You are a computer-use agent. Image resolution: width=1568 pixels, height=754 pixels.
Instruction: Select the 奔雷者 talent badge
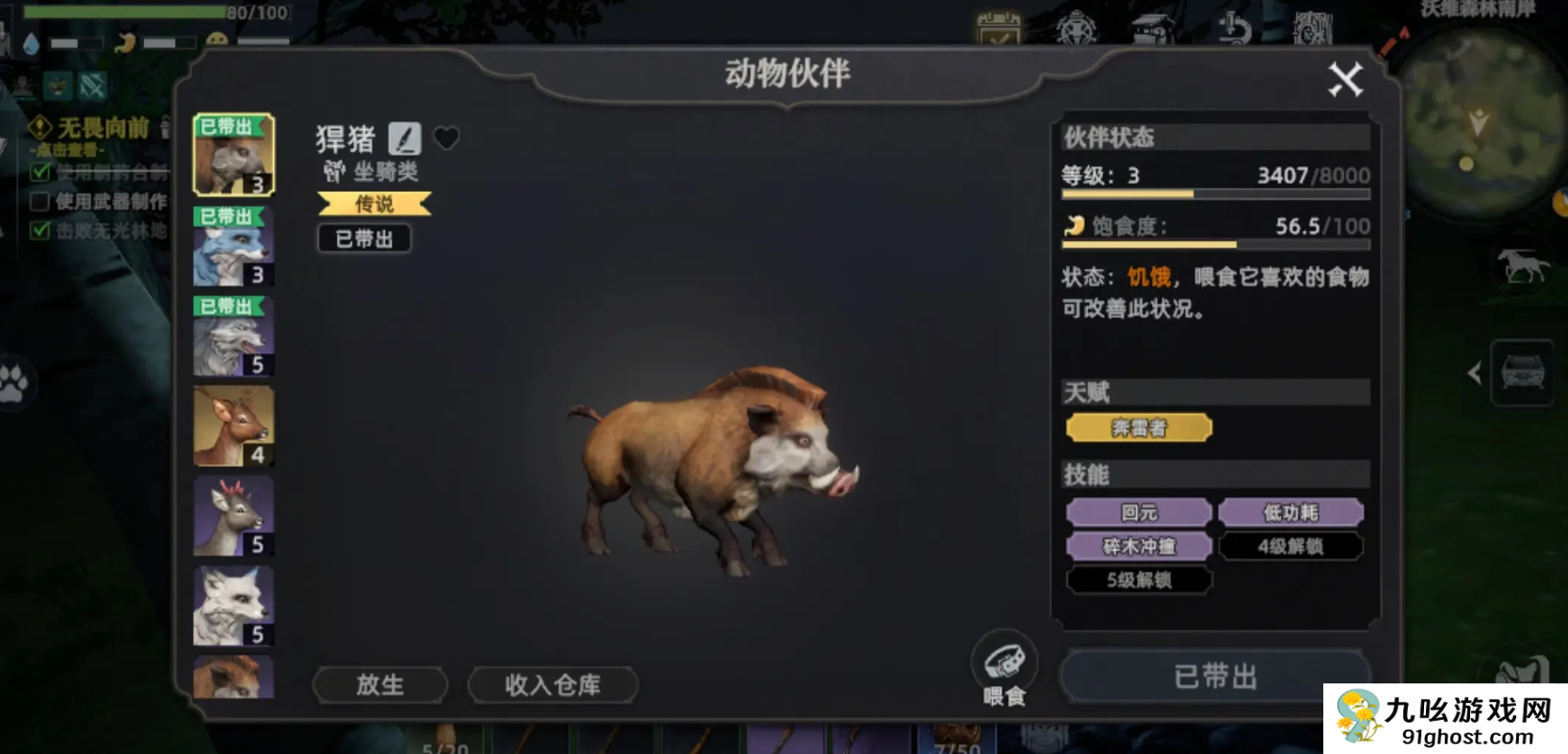coord(1138,427)
